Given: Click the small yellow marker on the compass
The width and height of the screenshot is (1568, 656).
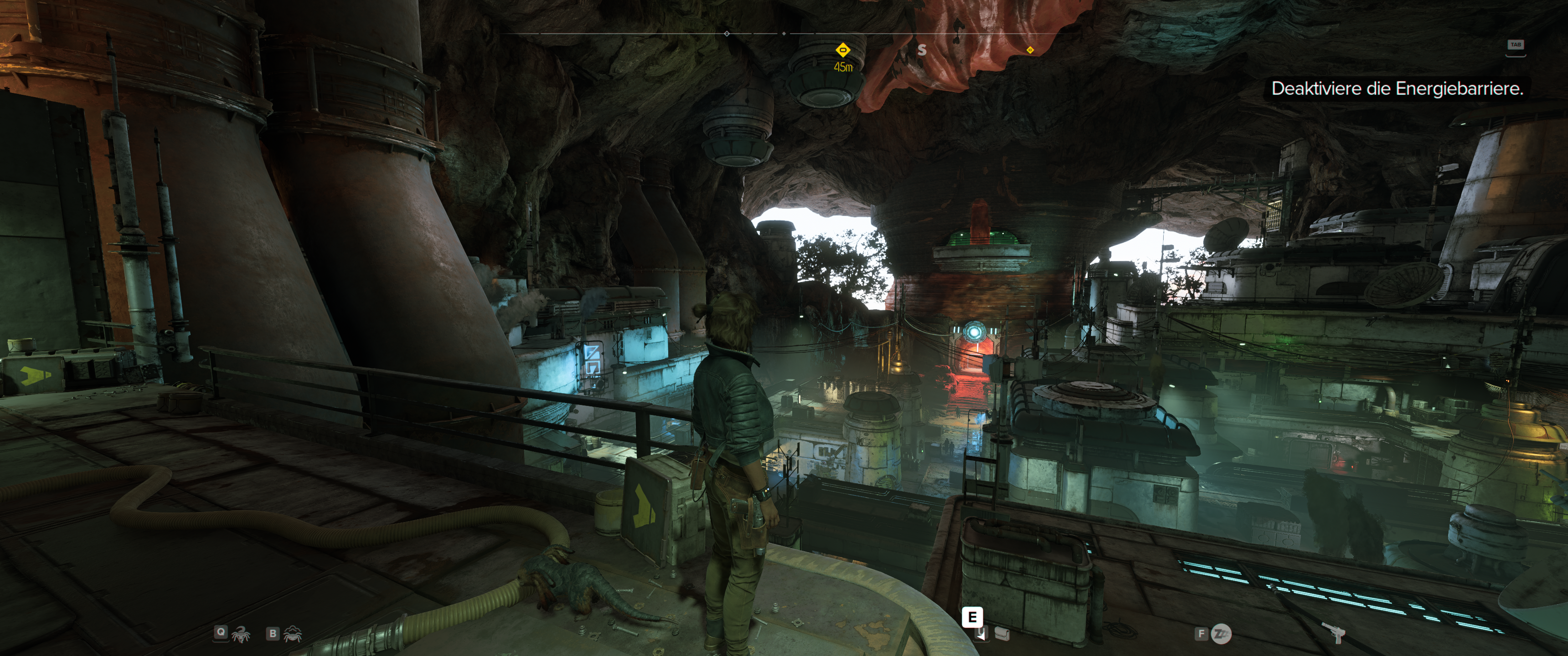Looking at the screenshot, I should coord(1030,50).
